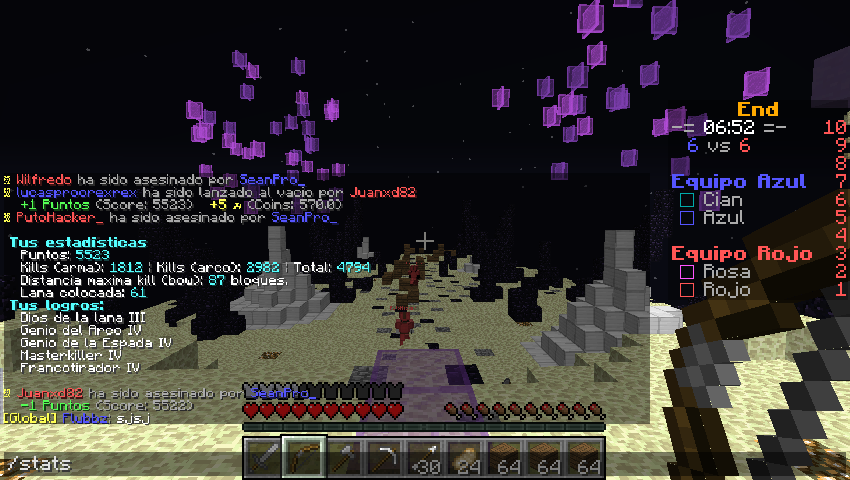Select the axe hotbar slot
The width and height of the screenshot is (850, 480).
tap(343, 458)
